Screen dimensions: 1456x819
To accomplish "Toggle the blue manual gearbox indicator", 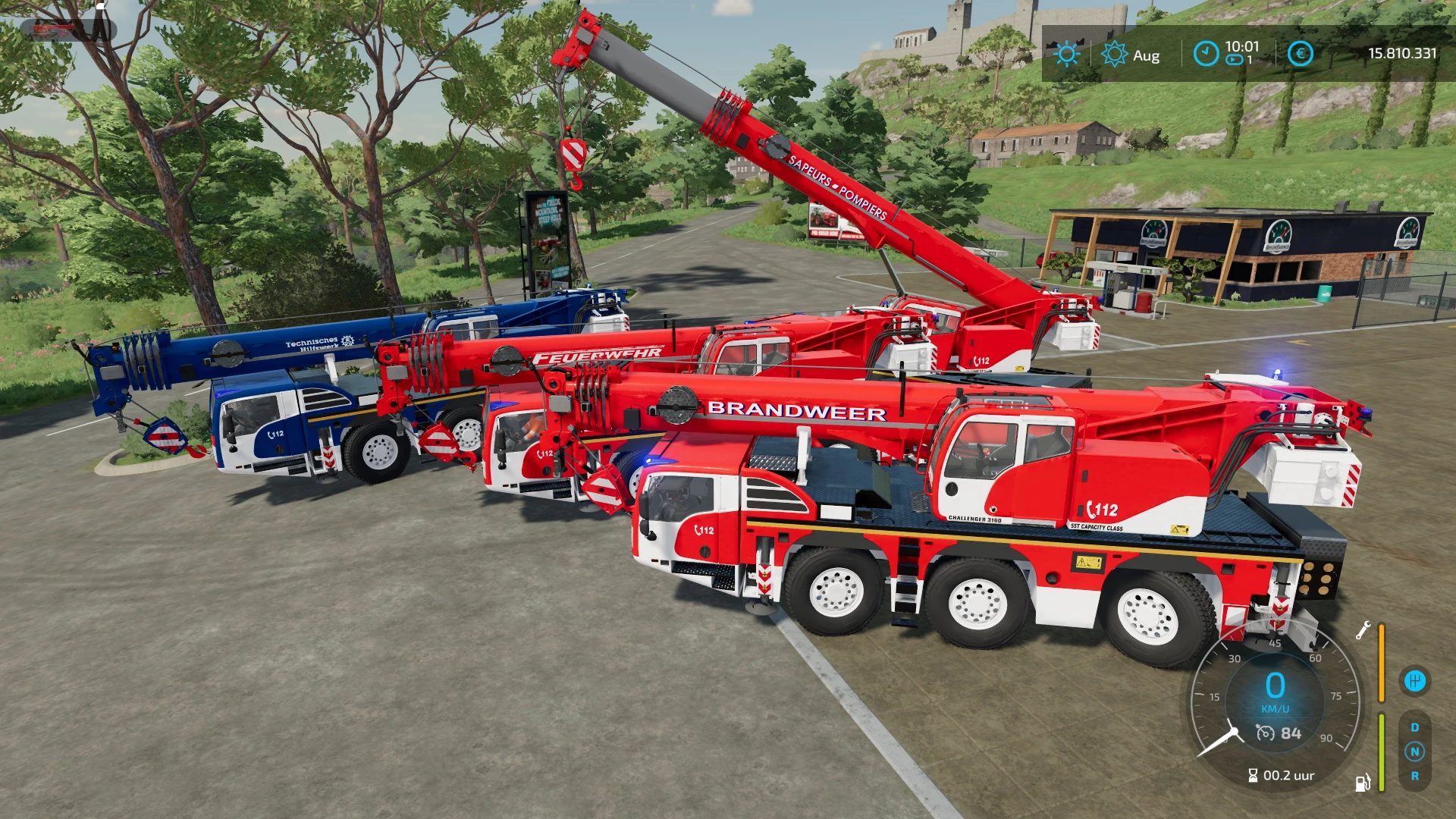I will point(1416,680).
